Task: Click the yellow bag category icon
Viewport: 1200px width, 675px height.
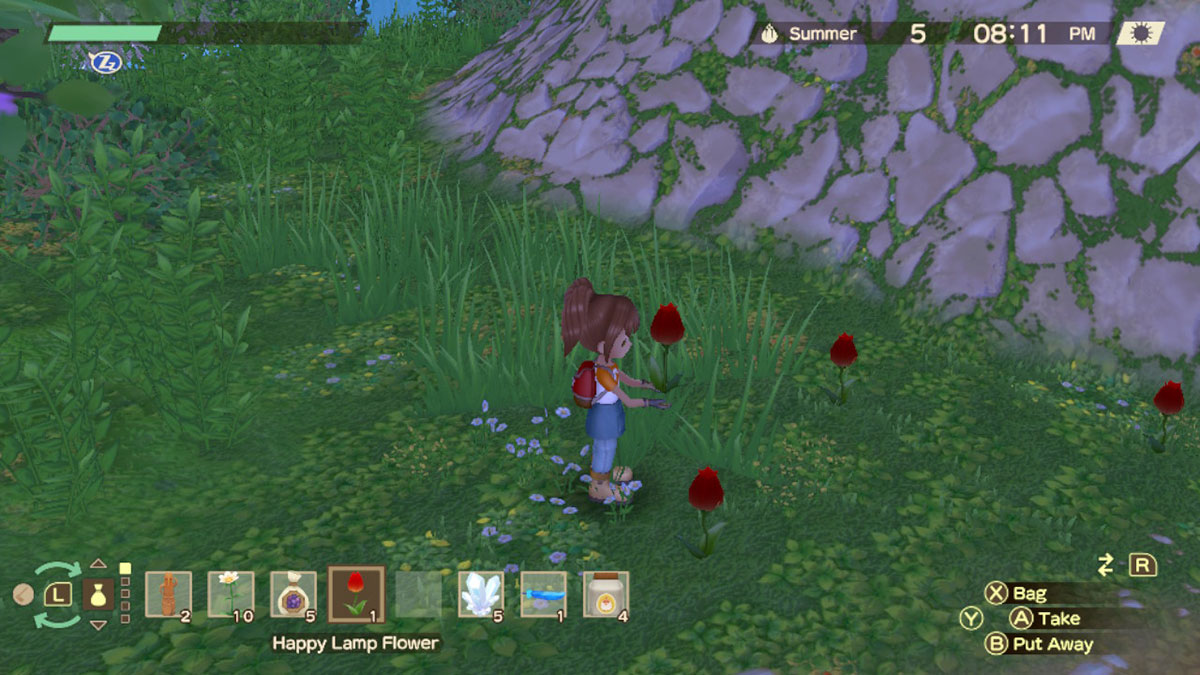Action: point(98,594)
